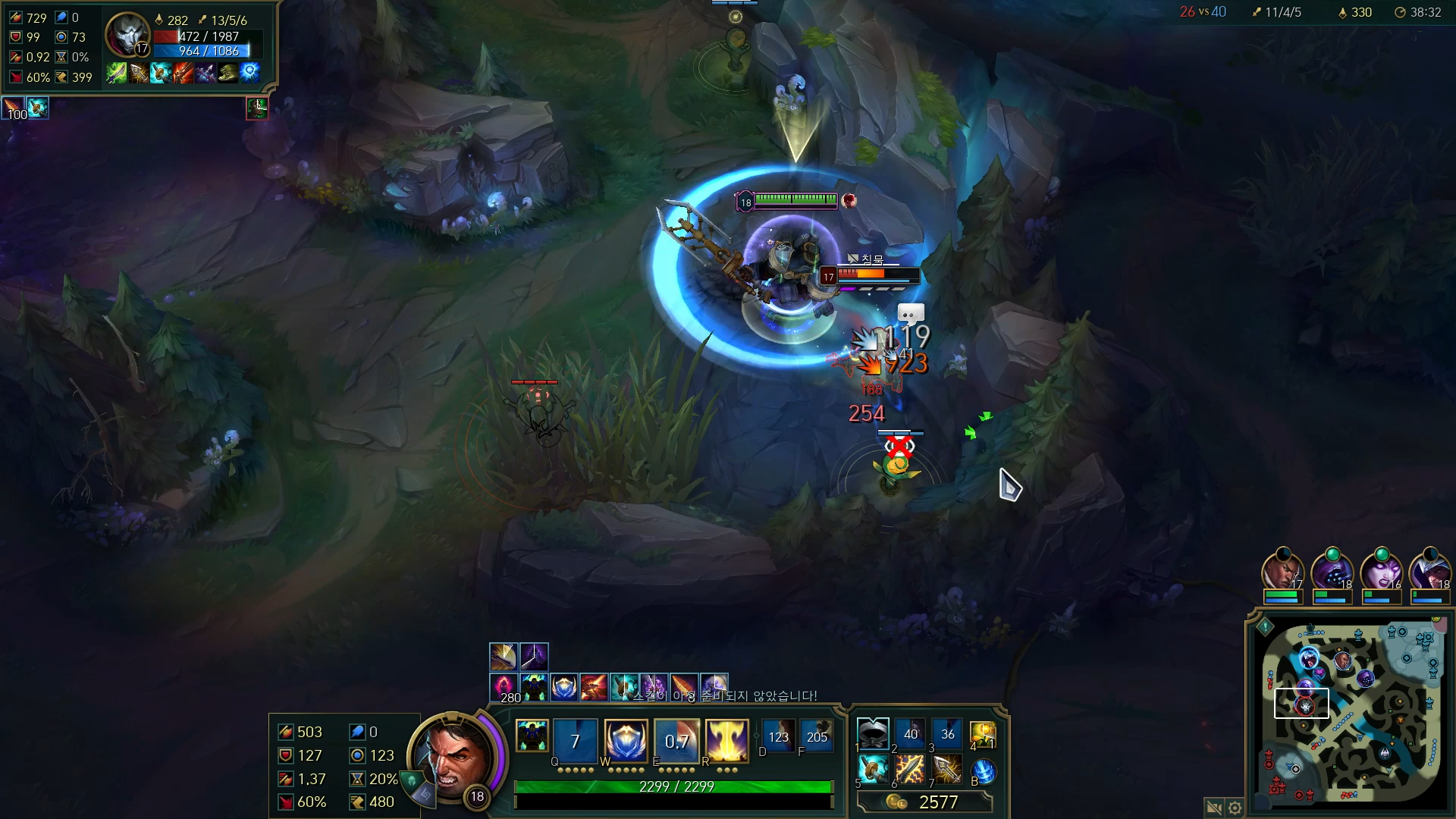Click the target's champion portrait at top-left
1456x819 pixels.
coord(127,34)
